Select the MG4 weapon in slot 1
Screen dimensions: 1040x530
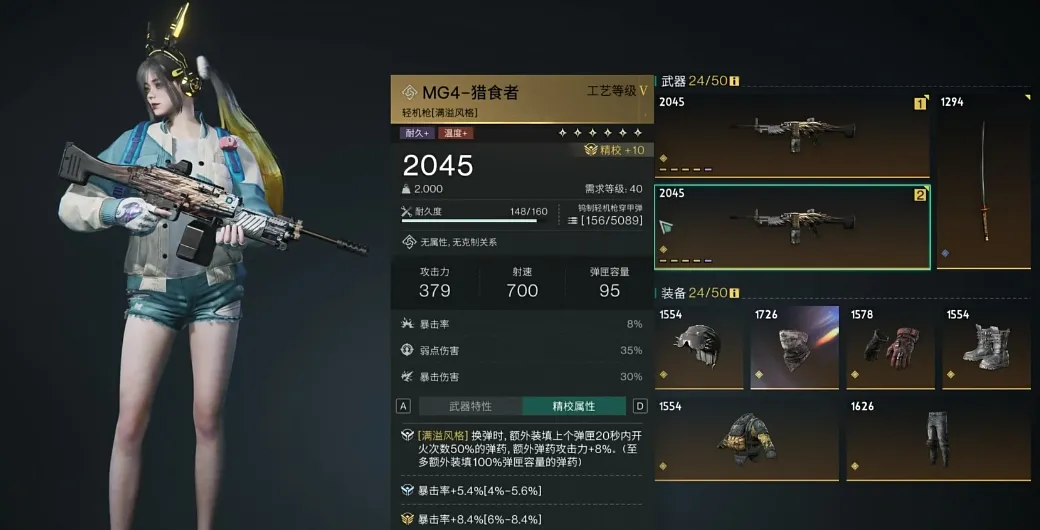[792, 134]
